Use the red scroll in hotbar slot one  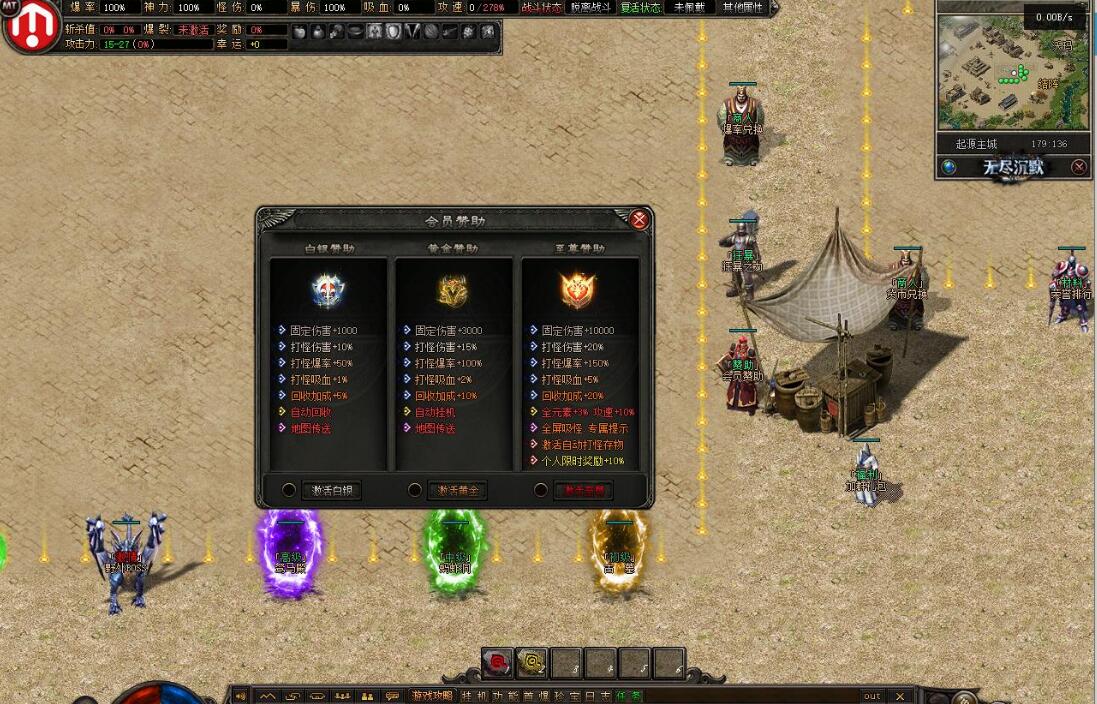pos(498,661)
